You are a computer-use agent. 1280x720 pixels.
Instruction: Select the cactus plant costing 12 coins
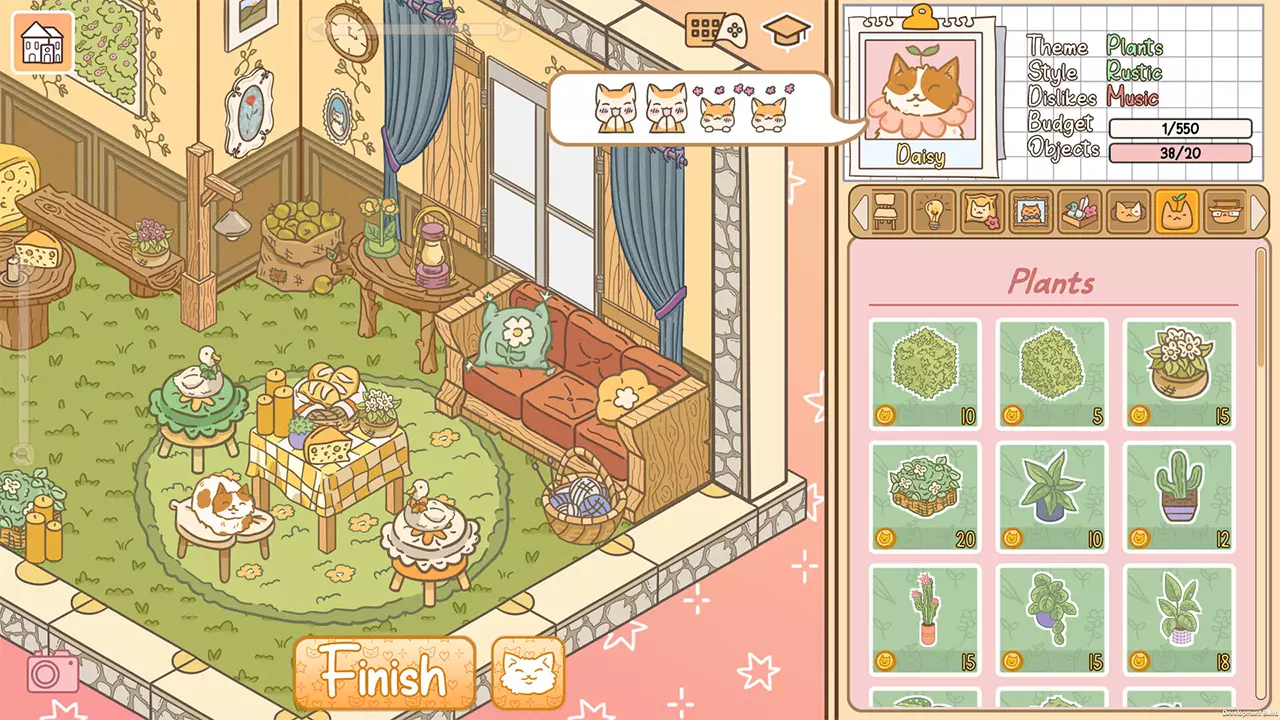(x=1179, y=496)
